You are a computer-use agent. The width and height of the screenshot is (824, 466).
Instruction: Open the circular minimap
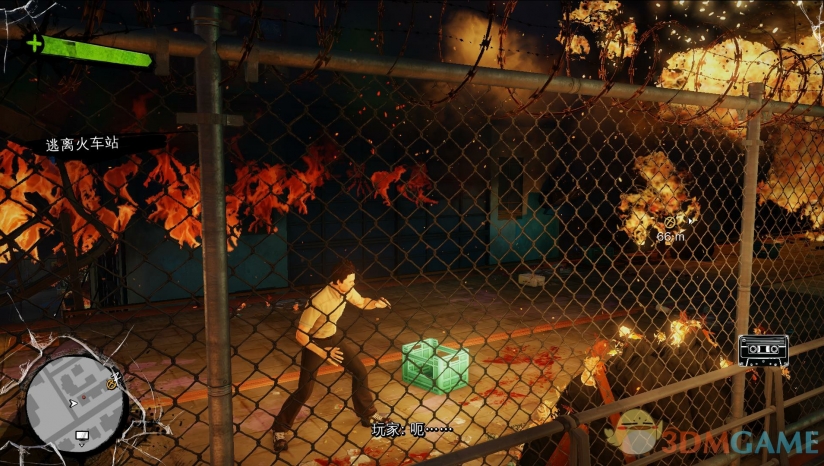point(73,401)
